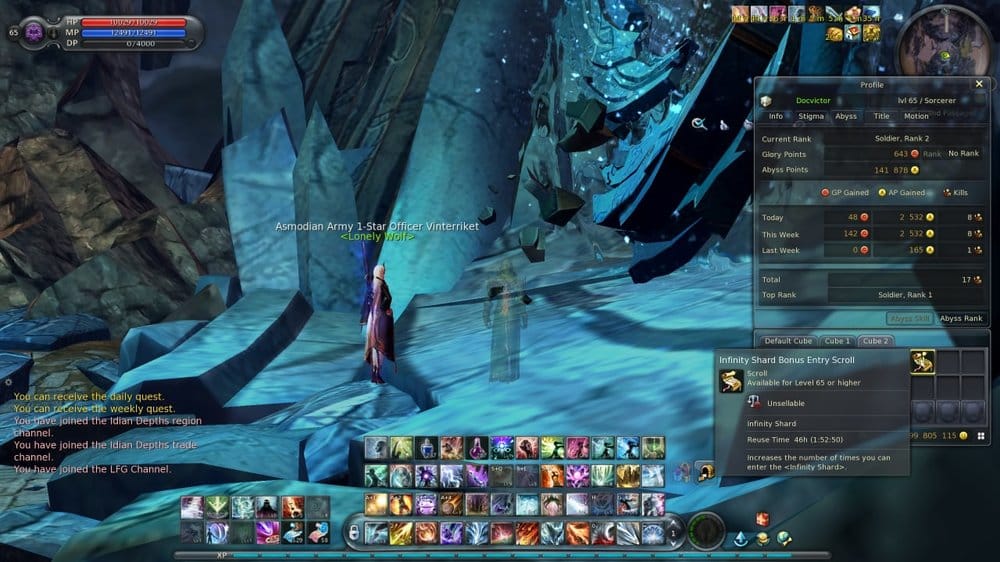This screenshot has width=1000, height=562.
Task: Click the Abyss Rank button
Action: [960, 318]
